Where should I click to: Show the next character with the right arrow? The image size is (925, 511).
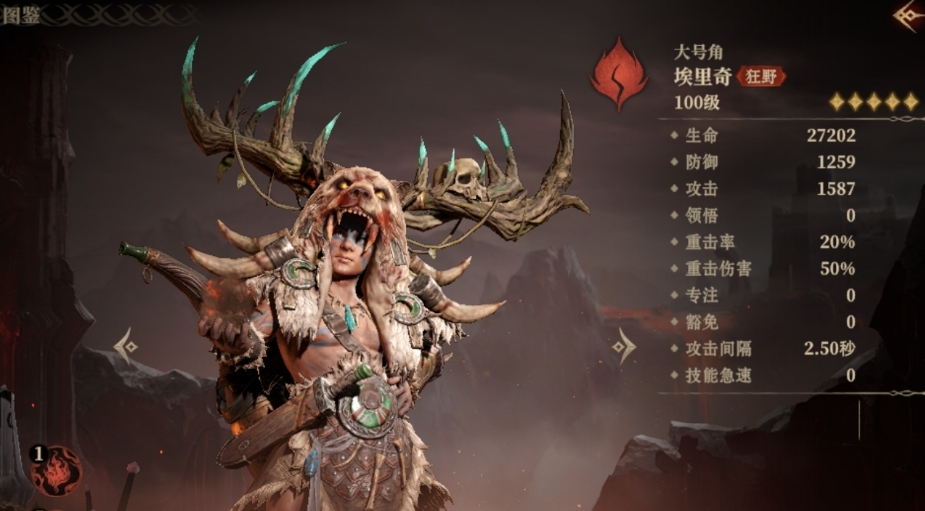(x=623, y=346)
